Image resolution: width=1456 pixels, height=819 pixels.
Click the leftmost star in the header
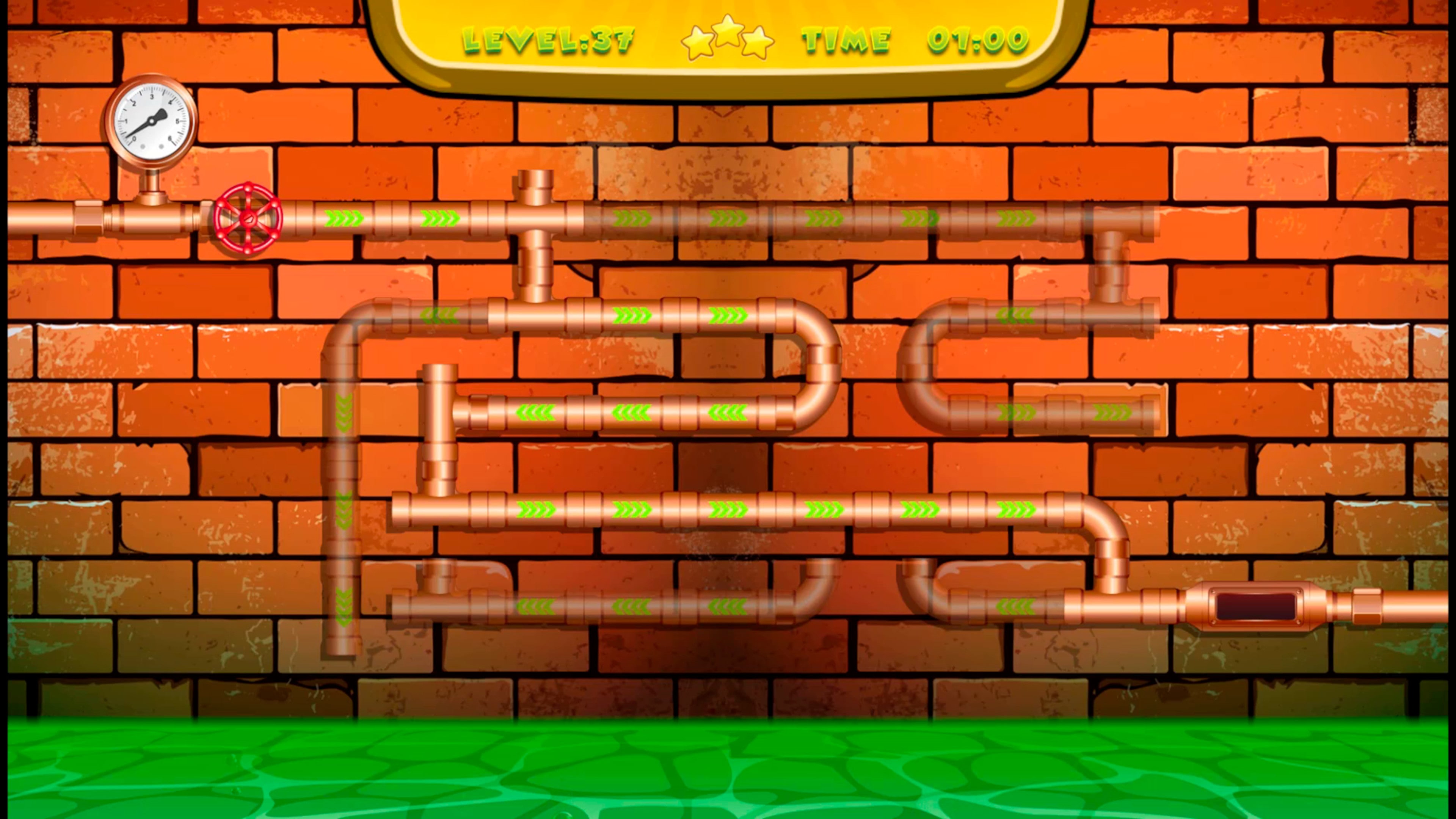click(697, 42)
